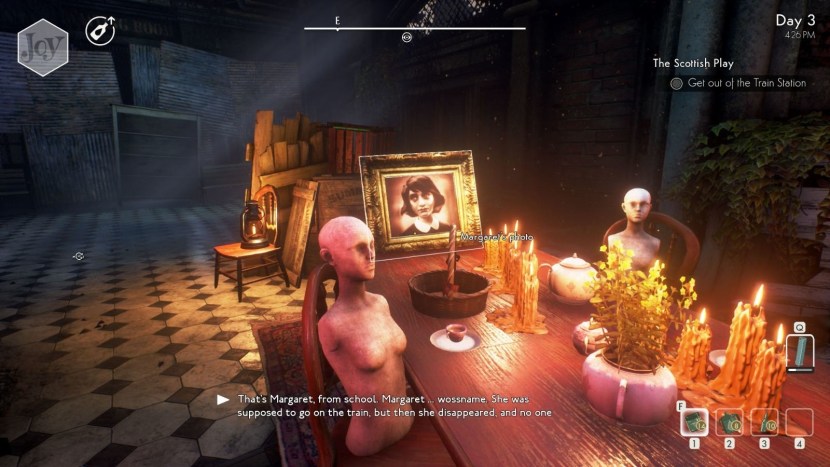830x467 pixels.
Task: Open The Scottish Play quest tracker
Action: [707, 63]
